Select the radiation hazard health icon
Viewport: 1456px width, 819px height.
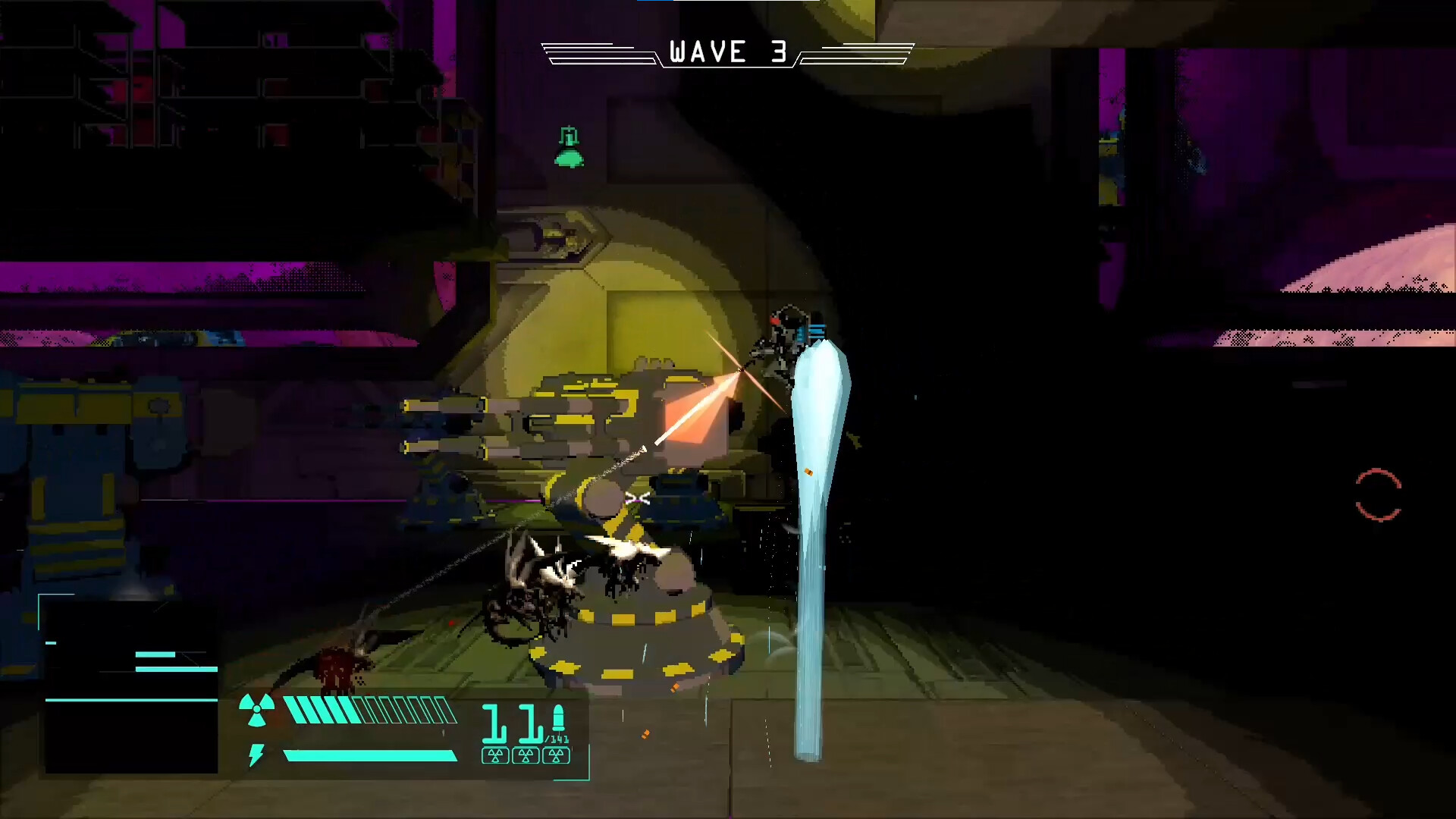coord(256,711)
